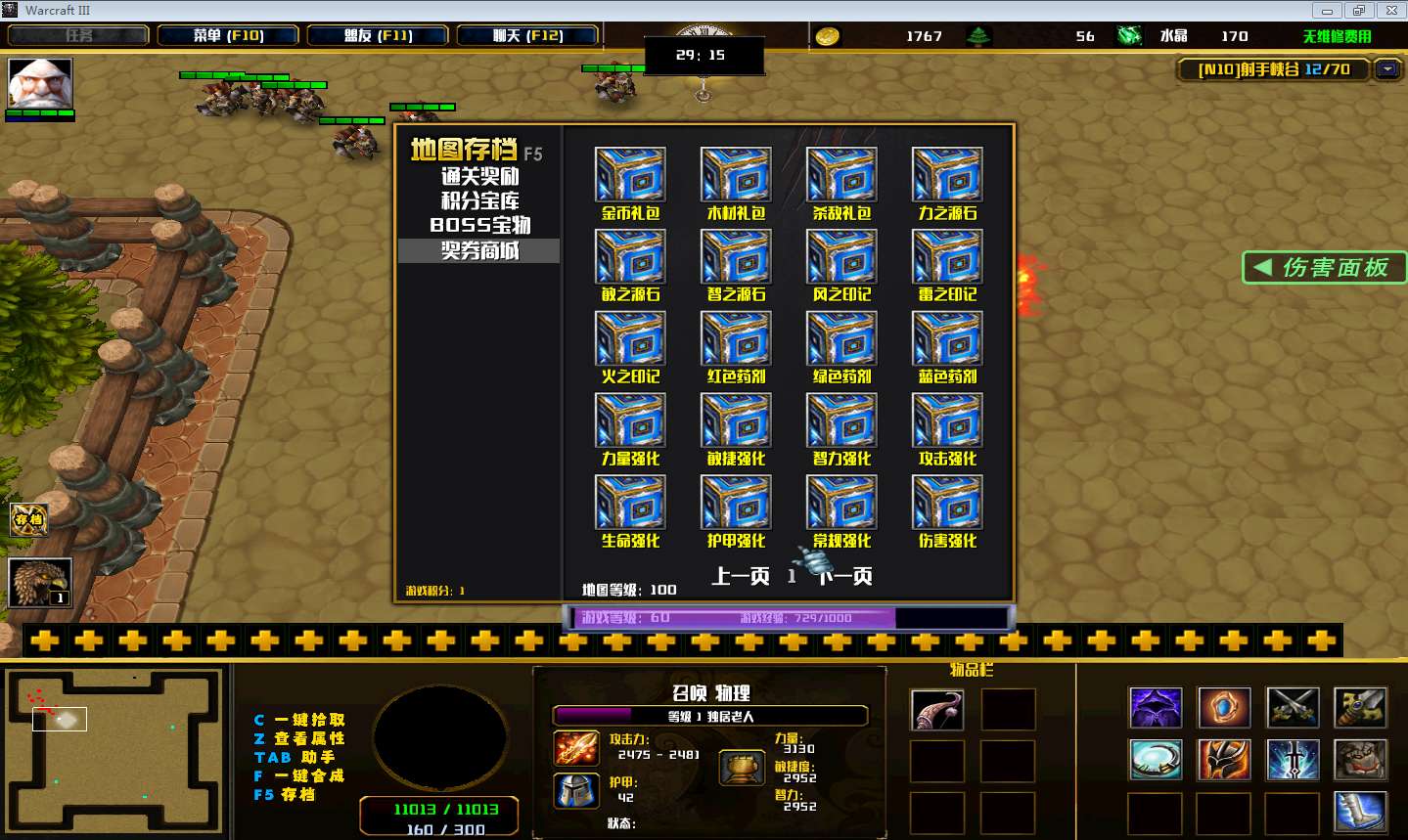This screenshot has width=1408, height=840.
Task: Select the horn item in inventory
Action: pos(936,710)
